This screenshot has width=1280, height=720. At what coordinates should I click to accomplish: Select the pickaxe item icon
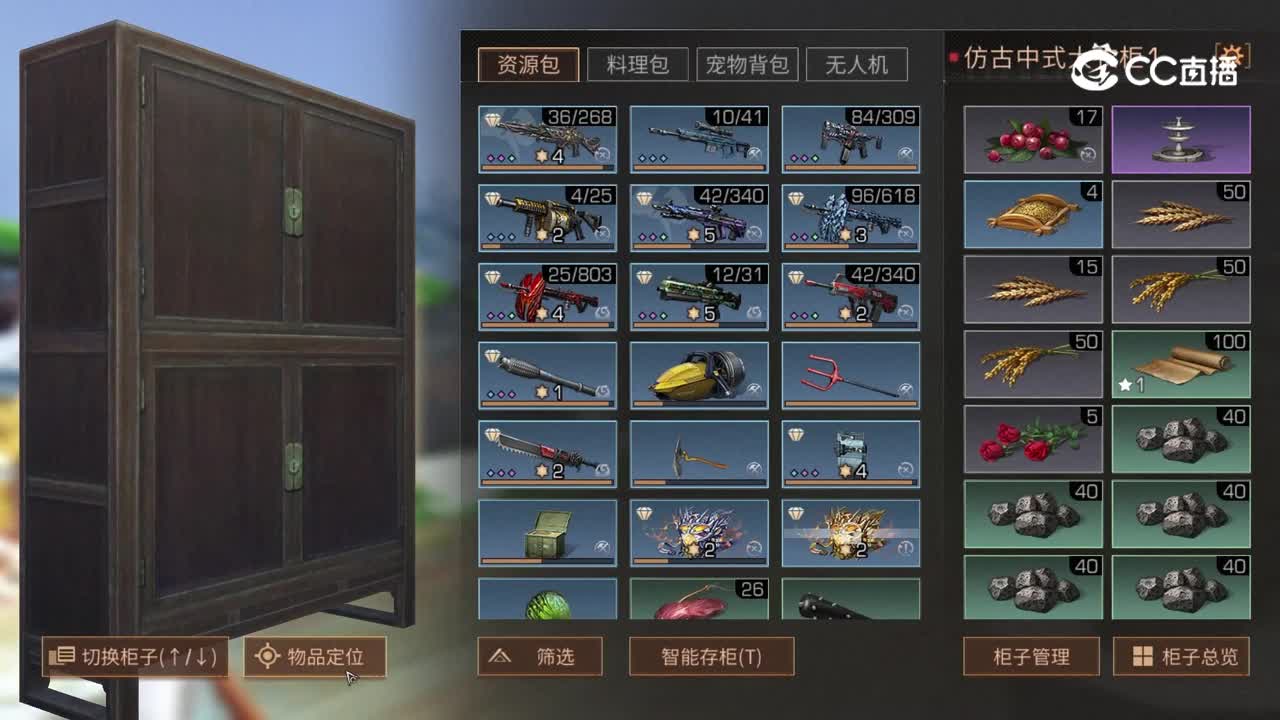(697, 453)
